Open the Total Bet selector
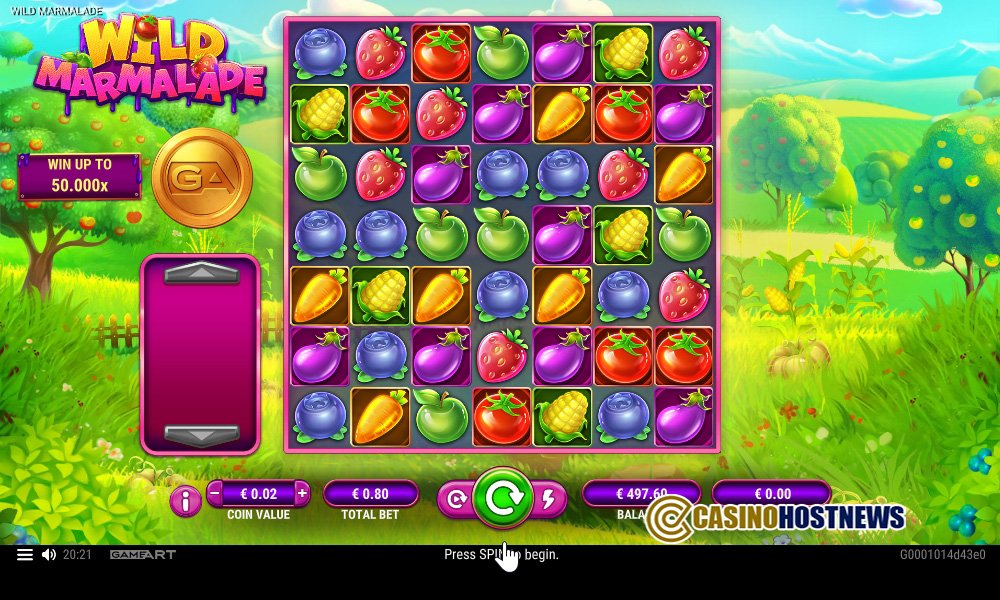The height and width of the screenshot is (600, 1000). pyautogui.click(x=370, y=493)
